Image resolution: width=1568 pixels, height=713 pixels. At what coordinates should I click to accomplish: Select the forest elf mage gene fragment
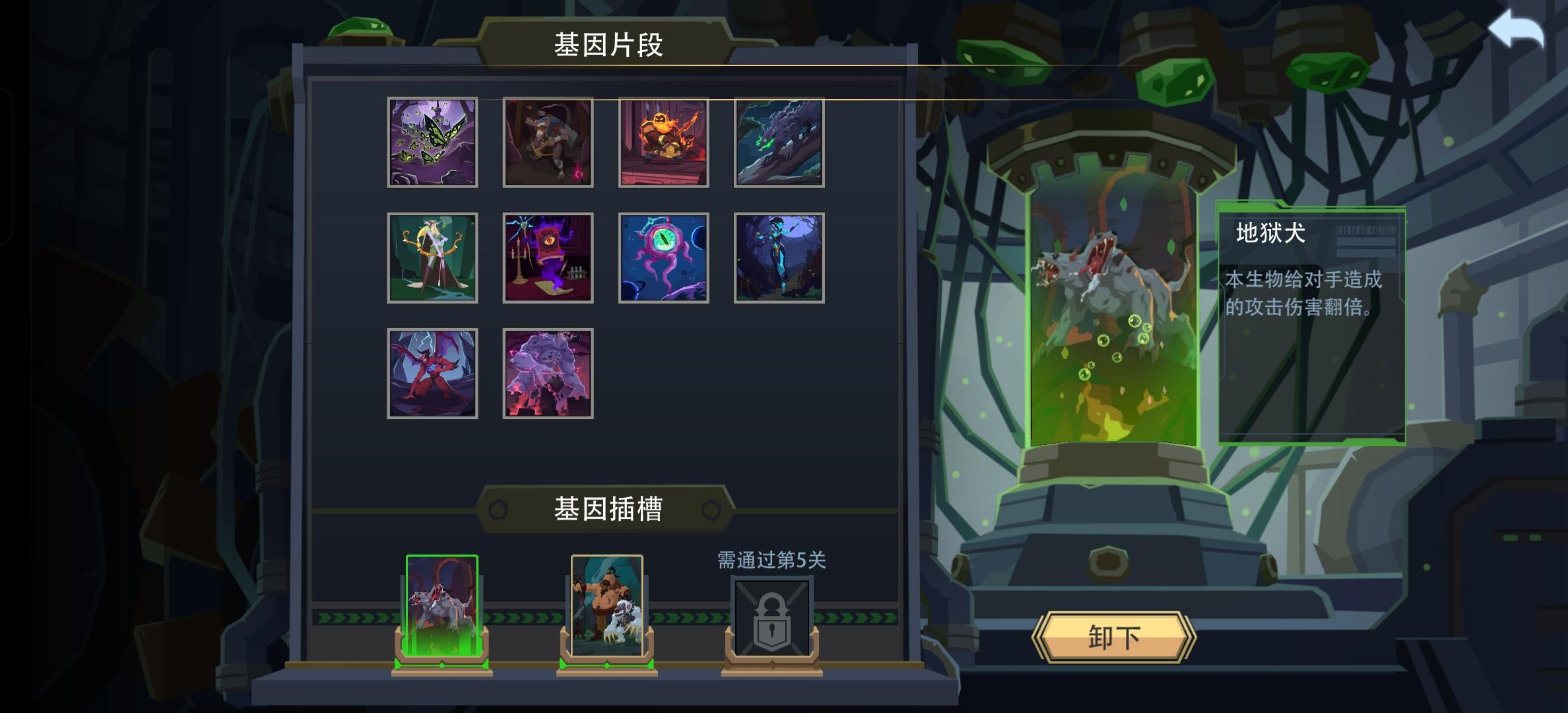[432, 257]
